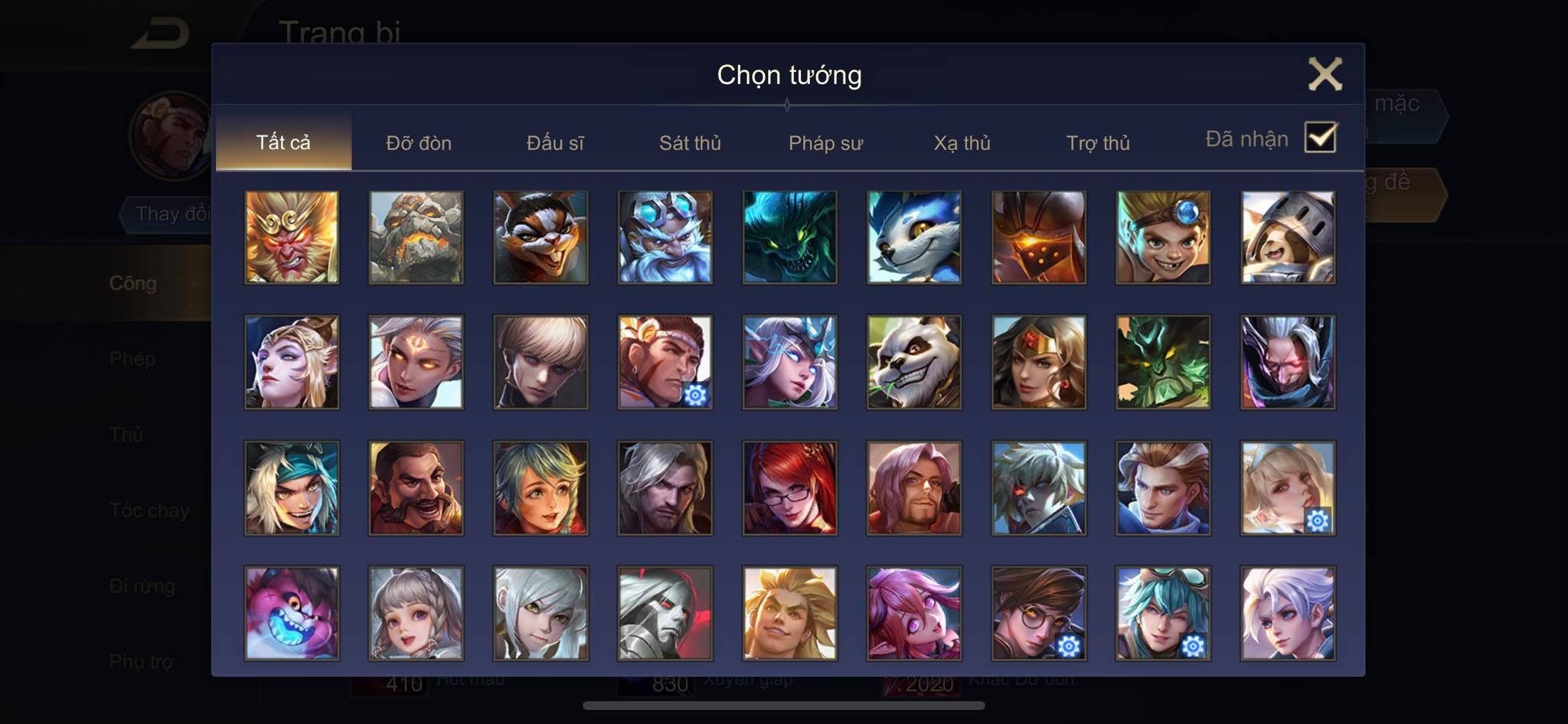This screenshot has height=724, width=1568.
Task: Select the red-haired woman with glasses
Action: pos(789,488)
